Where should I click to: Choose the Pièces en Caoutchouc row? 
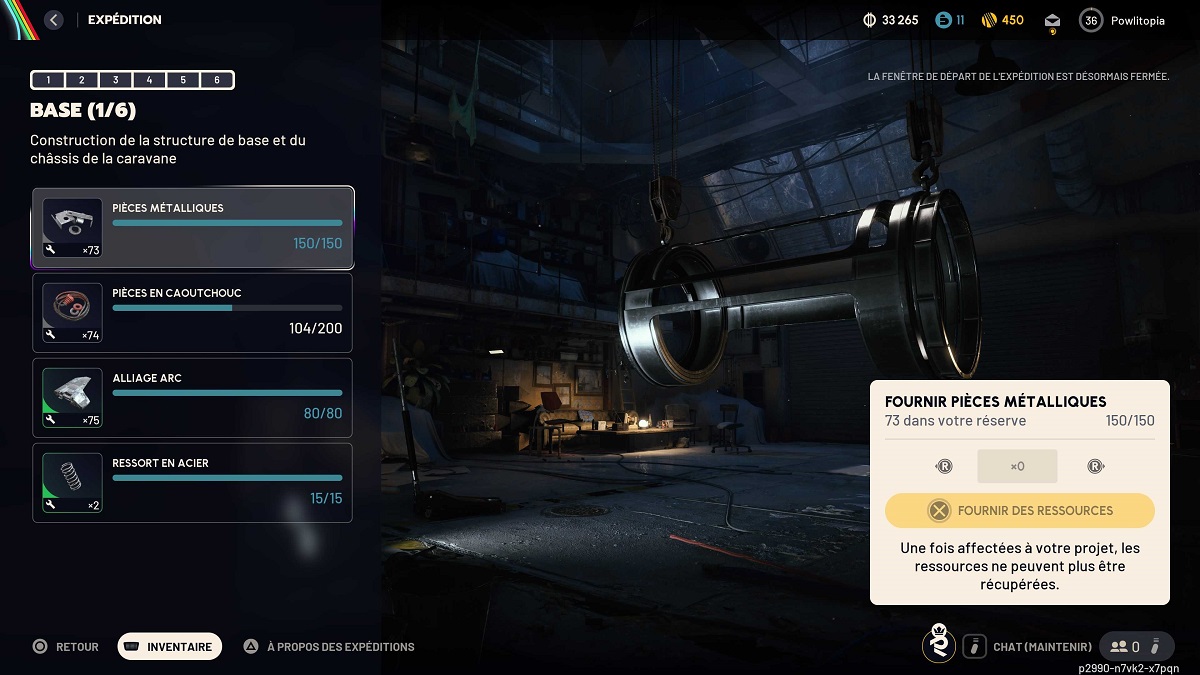point(193,313)
